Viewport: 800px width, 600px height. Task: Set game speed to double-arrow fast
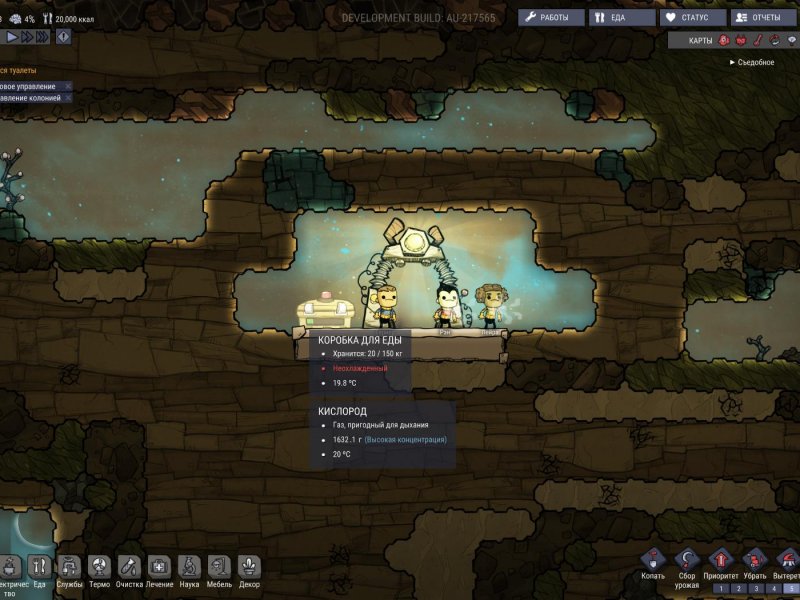pyautogui.click(x=27, y=36)
